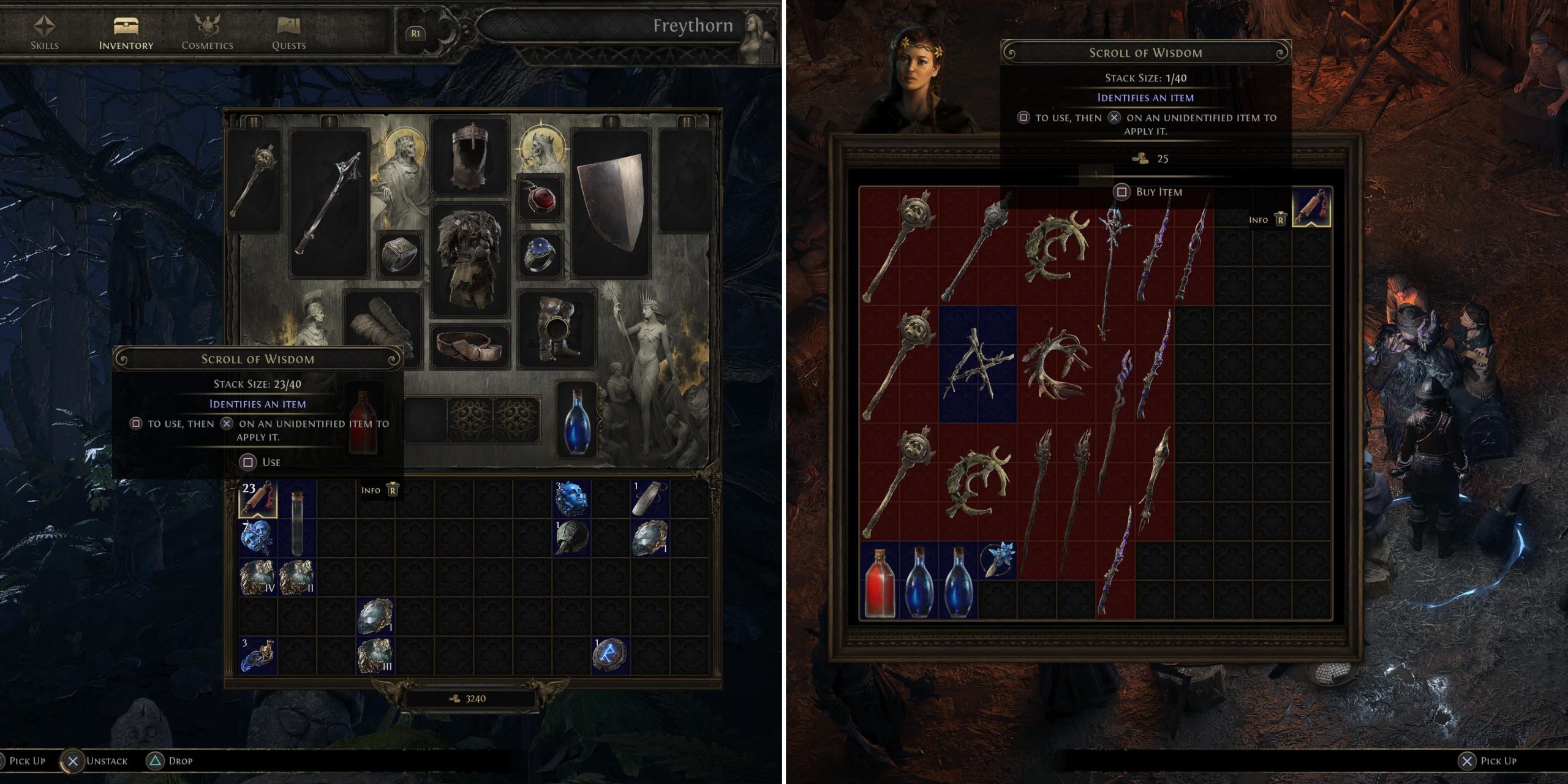
Task: Select the equipped boots slot
Action: point(556,329)
